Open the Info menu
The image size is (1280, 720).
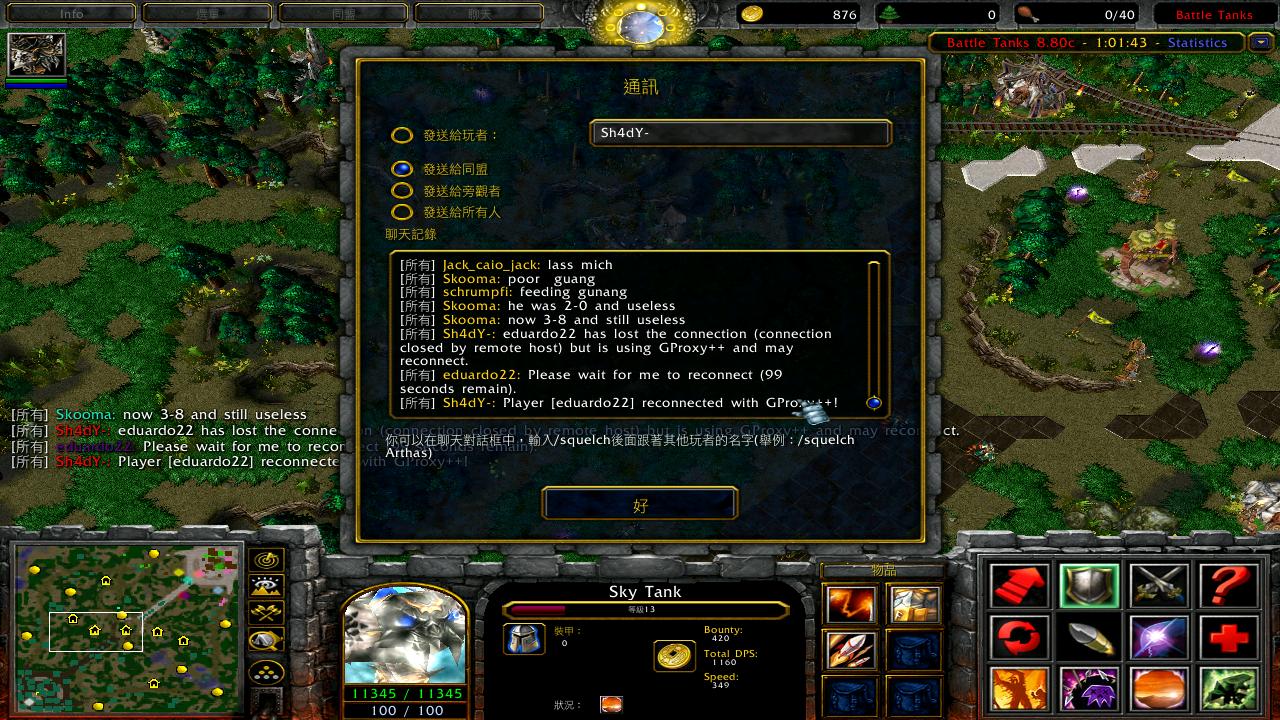coord(72,14)
